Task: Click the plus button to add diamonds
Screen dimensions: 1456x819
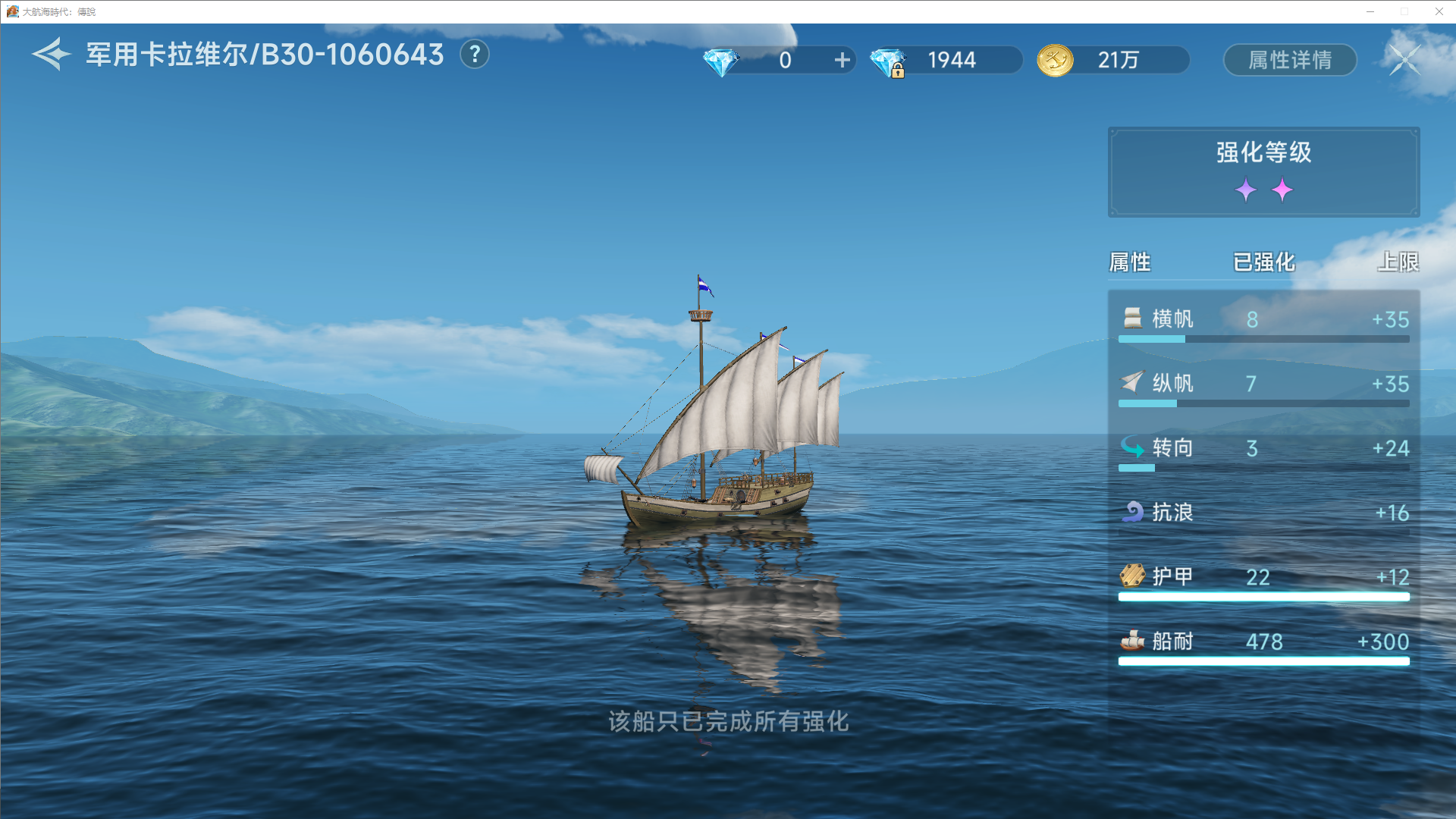Action: click(x=842, y=60)
